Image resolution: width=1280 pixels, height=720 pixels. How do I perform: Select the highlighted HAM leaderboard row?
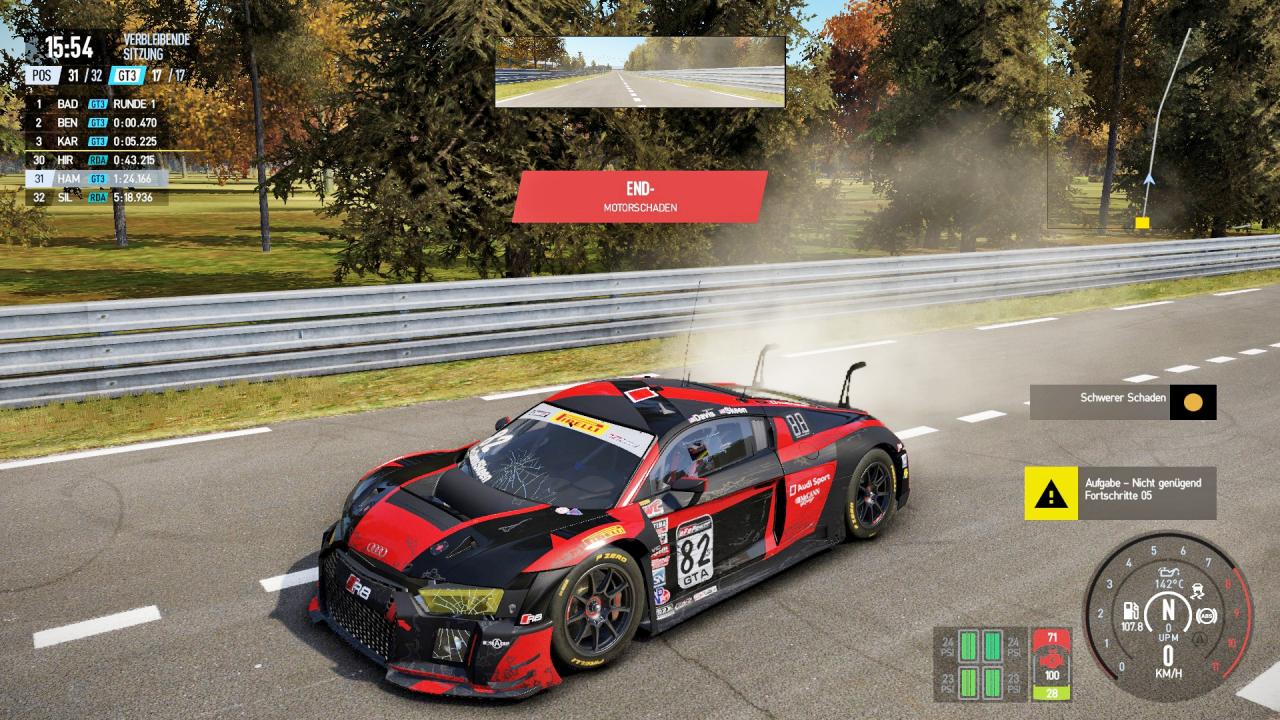coord(96,179)
